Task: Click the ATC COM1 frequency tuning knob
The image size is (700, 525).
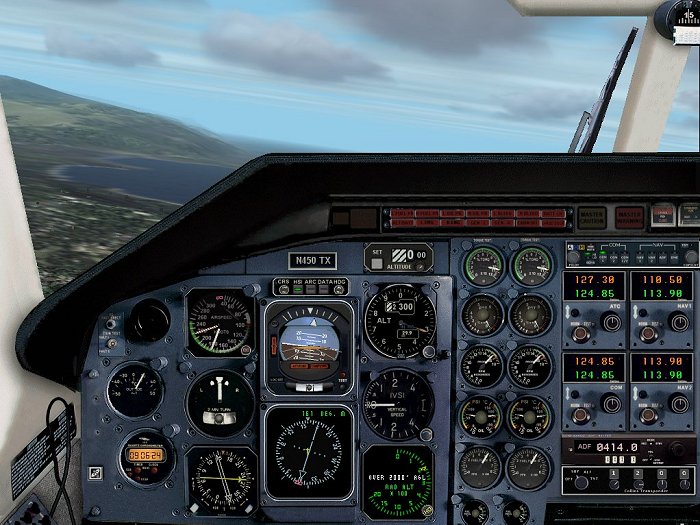Action: 612,323
